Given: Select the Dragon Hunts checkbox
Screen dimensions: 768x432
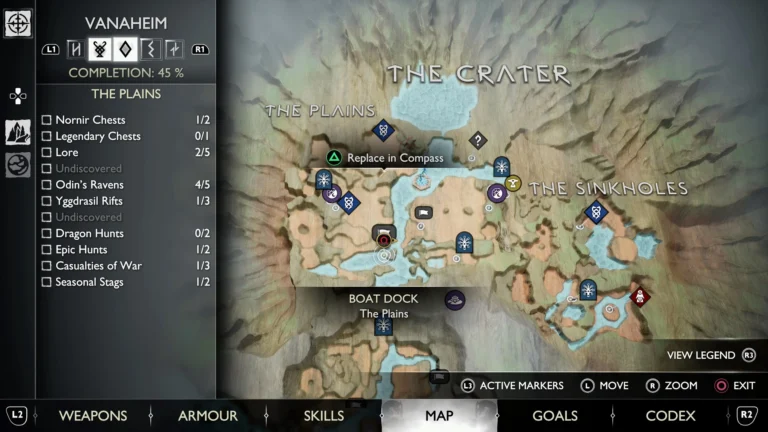Looking at the screenshot, I should coord(47,233).
